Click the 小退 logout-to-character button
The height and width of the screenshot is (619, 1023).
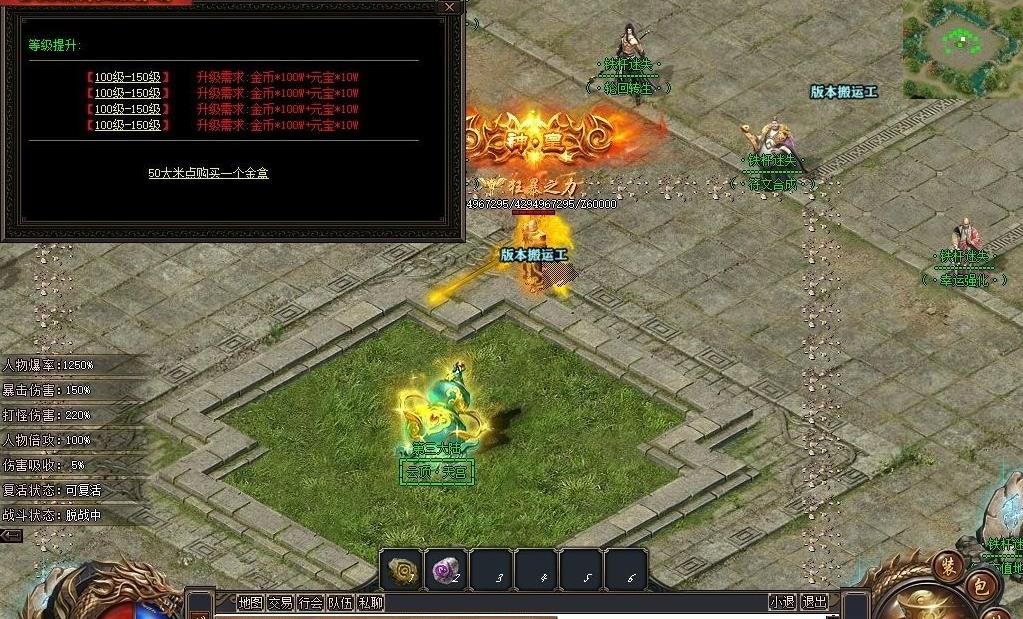pyautogui.click(x=782, y=602)
